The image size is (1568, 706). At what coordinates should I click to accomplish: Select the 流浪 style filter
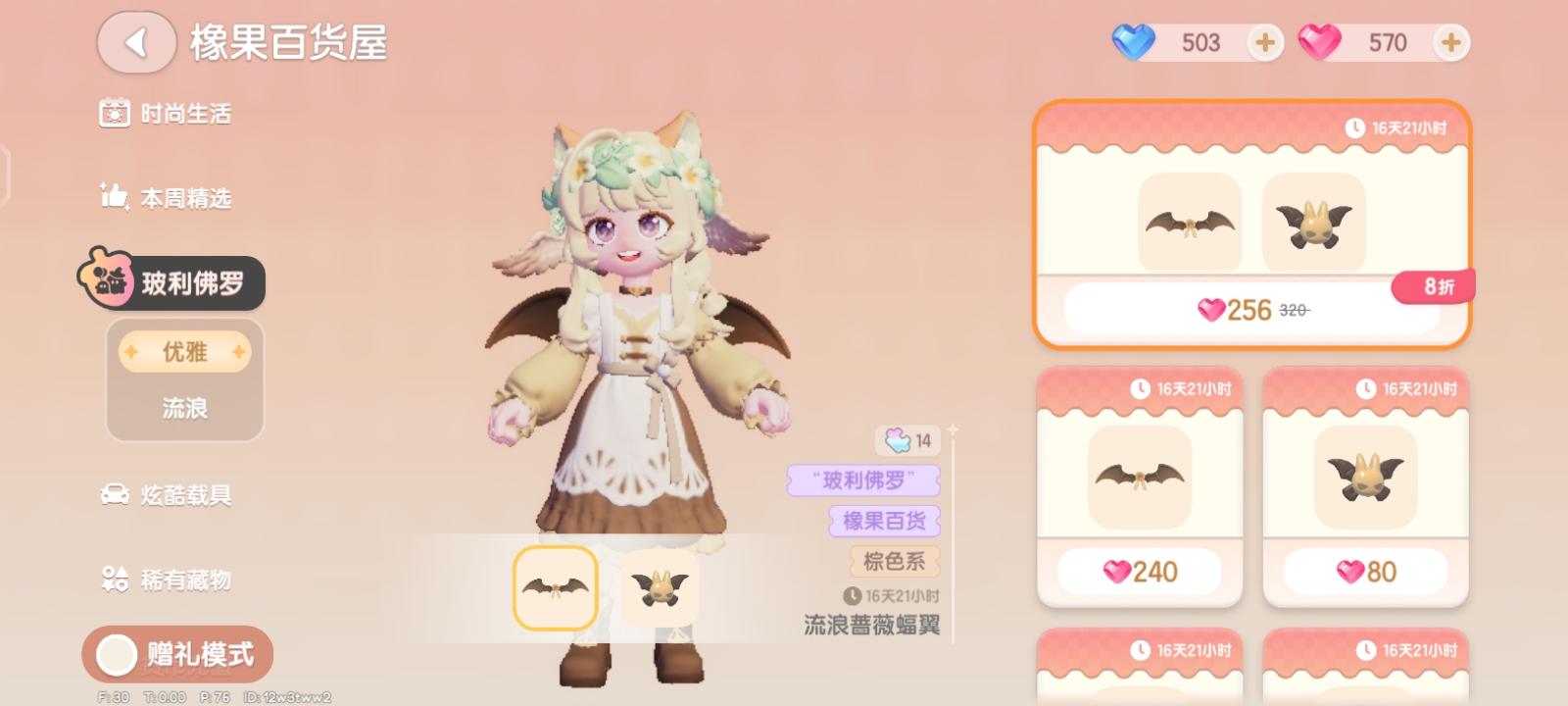pyautogui.click(x=184, y=405)
